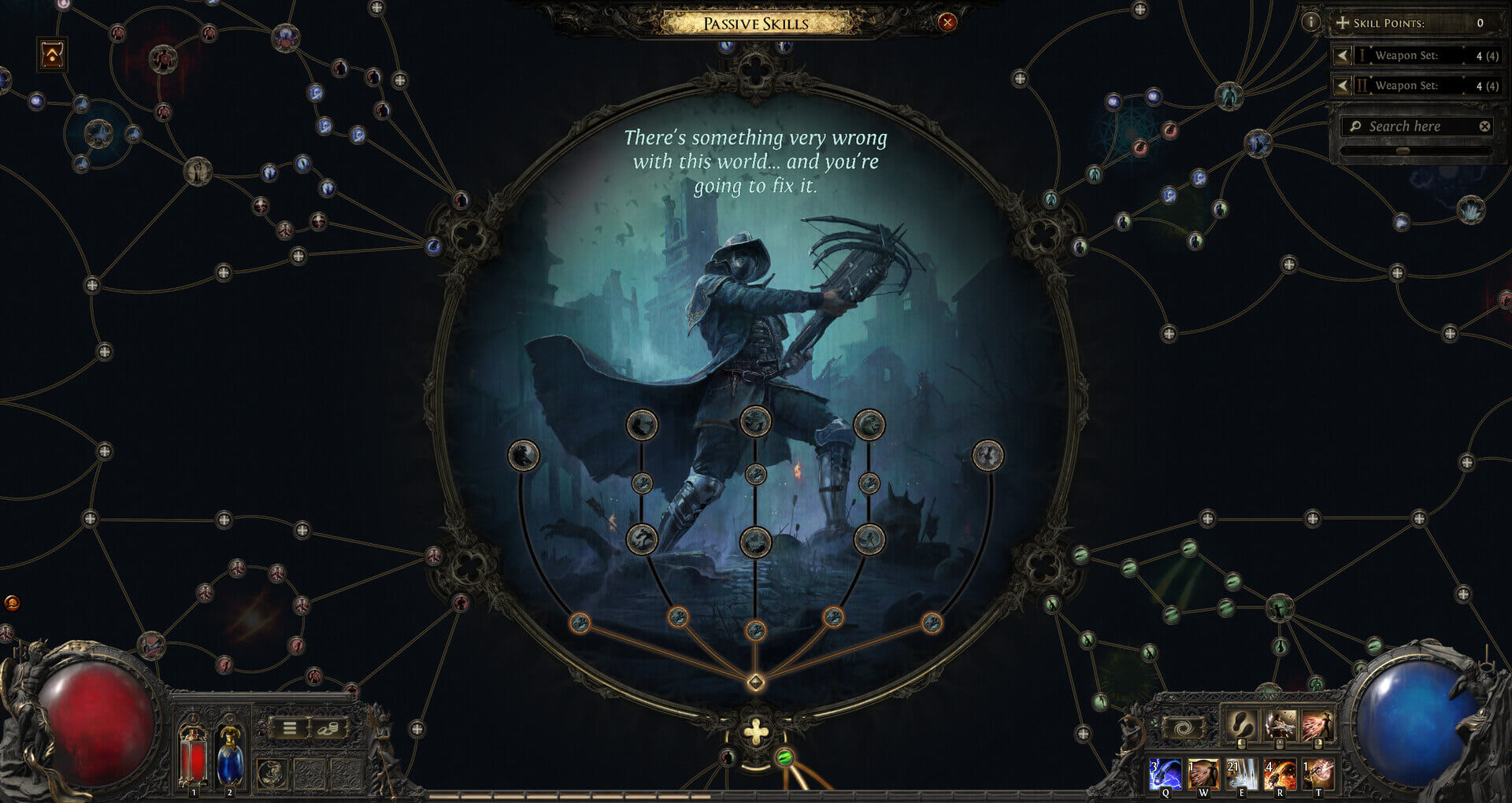This screenshot has height=803, width=1512.
Task: Click the Passive Skills header at the top
Action: [756, 23]
